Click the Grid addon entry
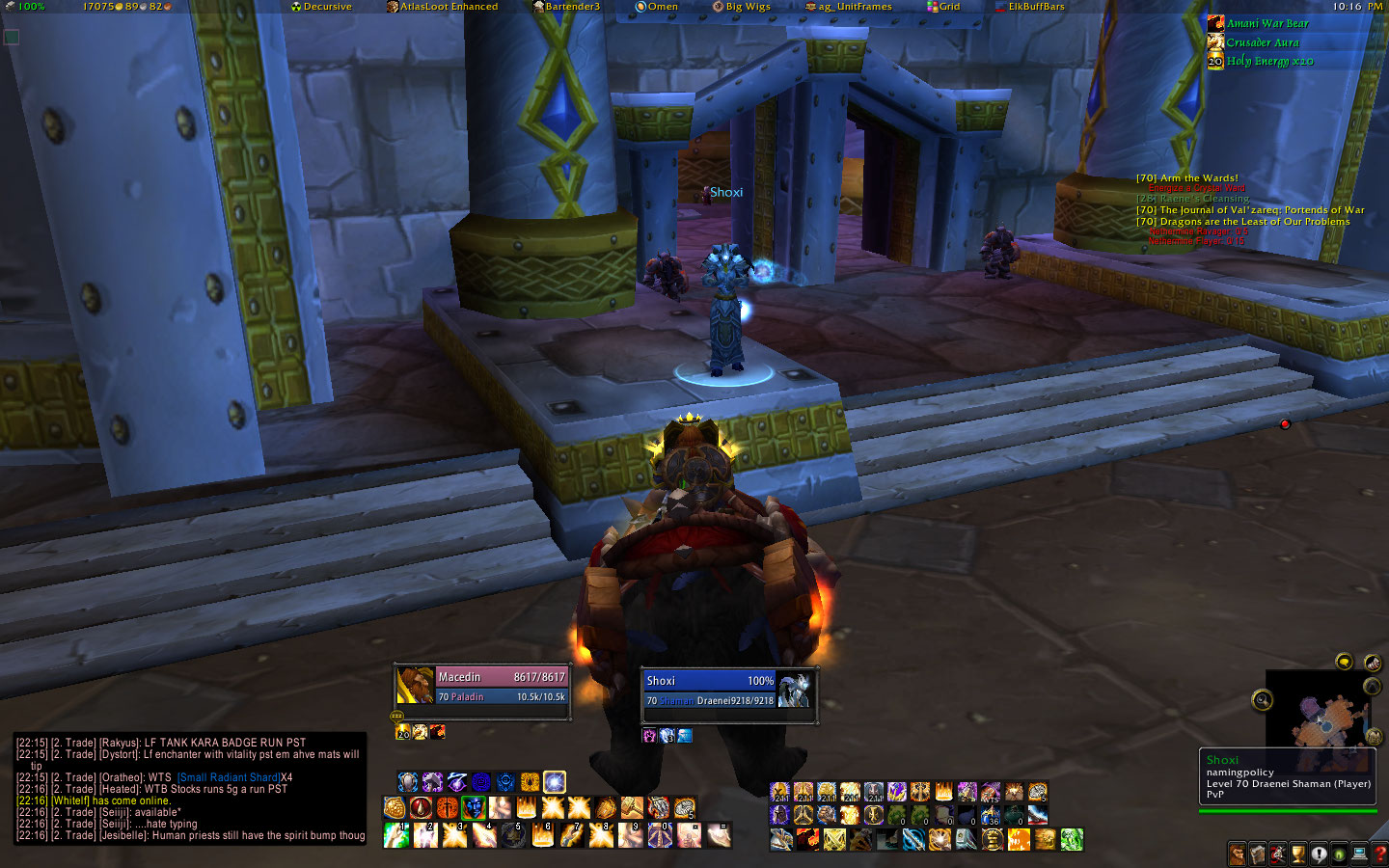The image size is (1389, 868). [x=944, y=7]
